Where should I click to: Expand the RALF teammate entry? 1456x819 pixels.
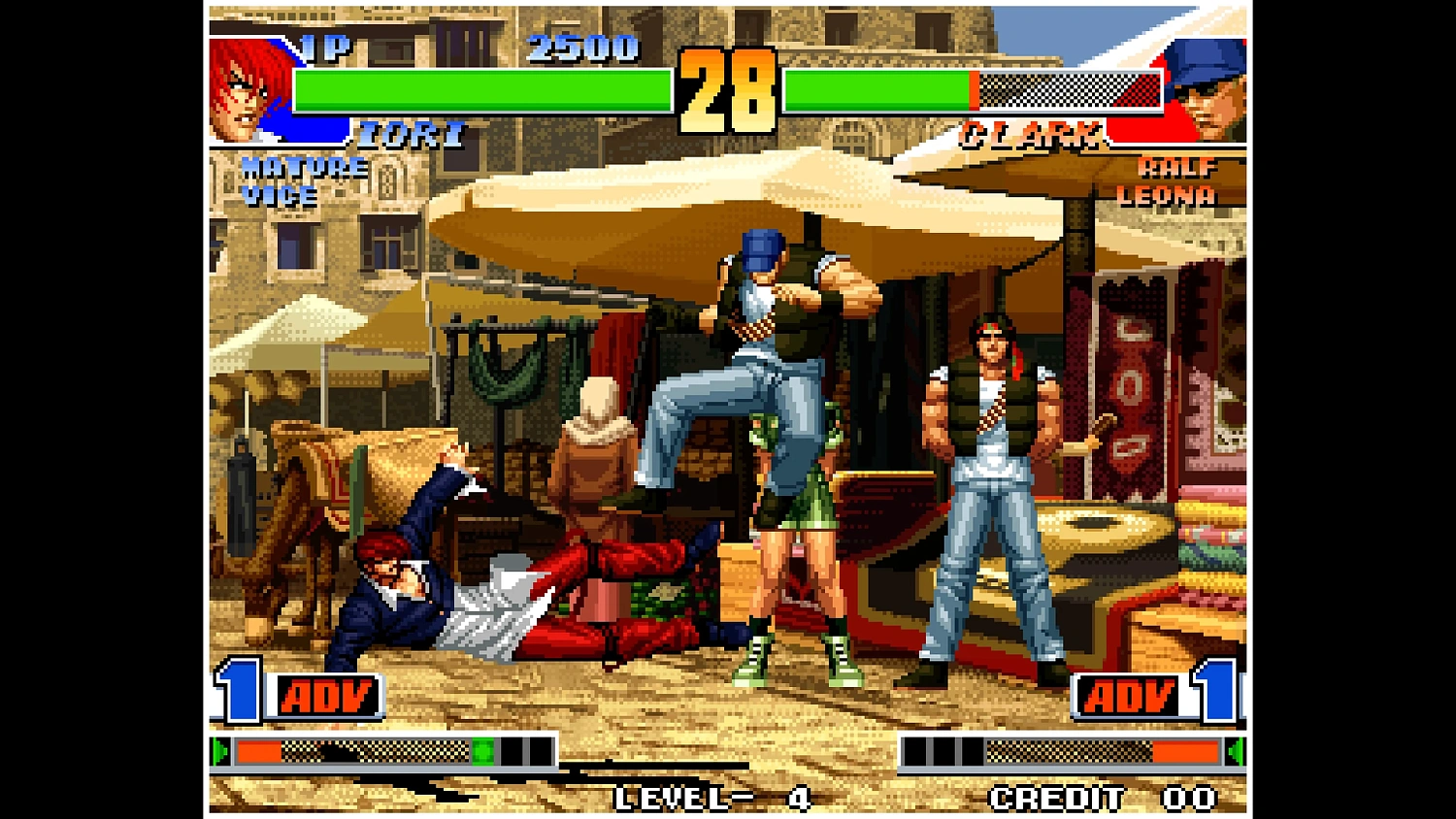click(1176, 168)
